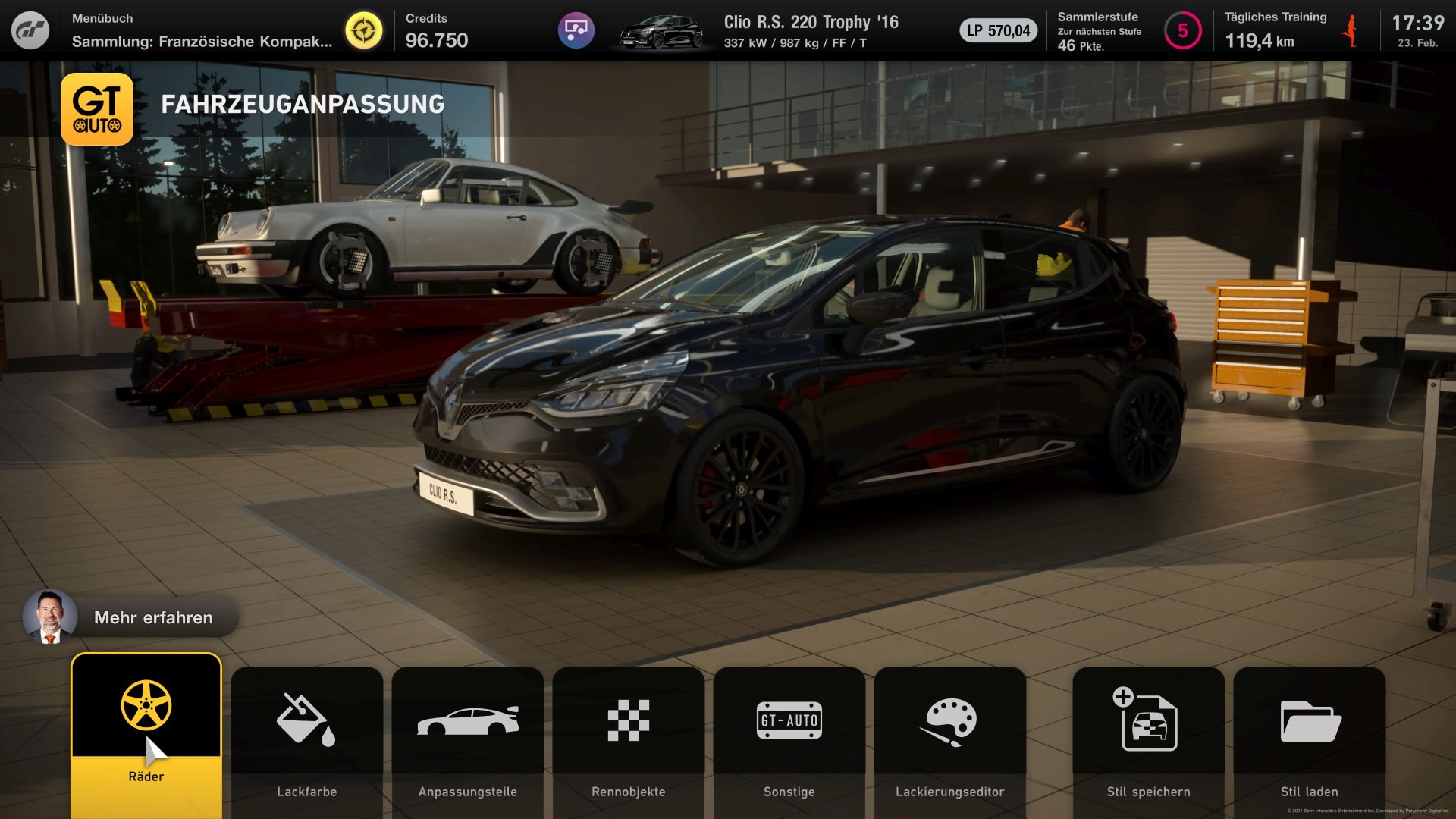1456x819 pixels.
Task: Click the GT Auto logo badge
Action: (x=97, y=109)
